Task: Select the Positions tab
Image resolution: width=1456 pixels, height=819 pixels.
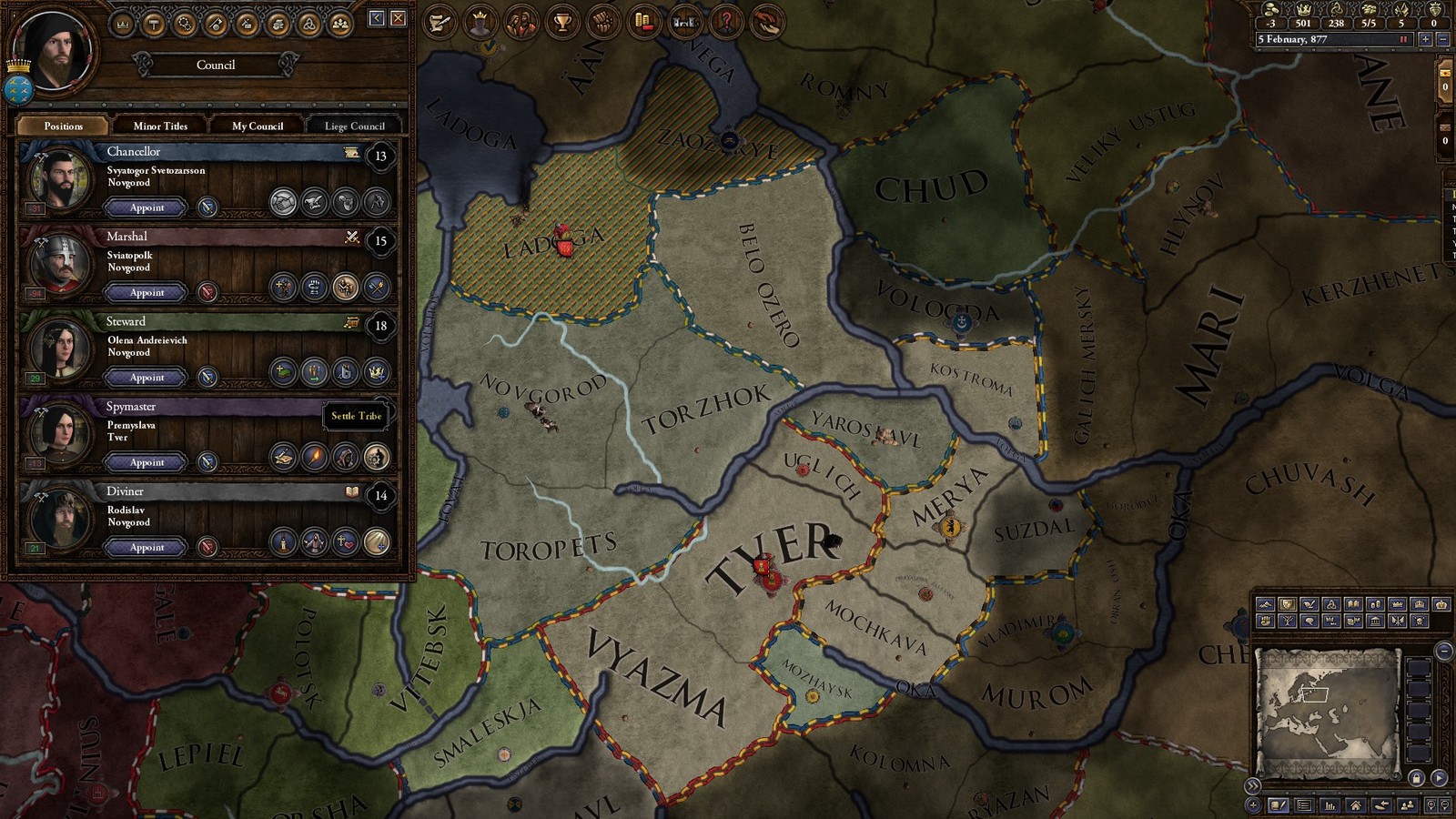Action: coord(63,126)
